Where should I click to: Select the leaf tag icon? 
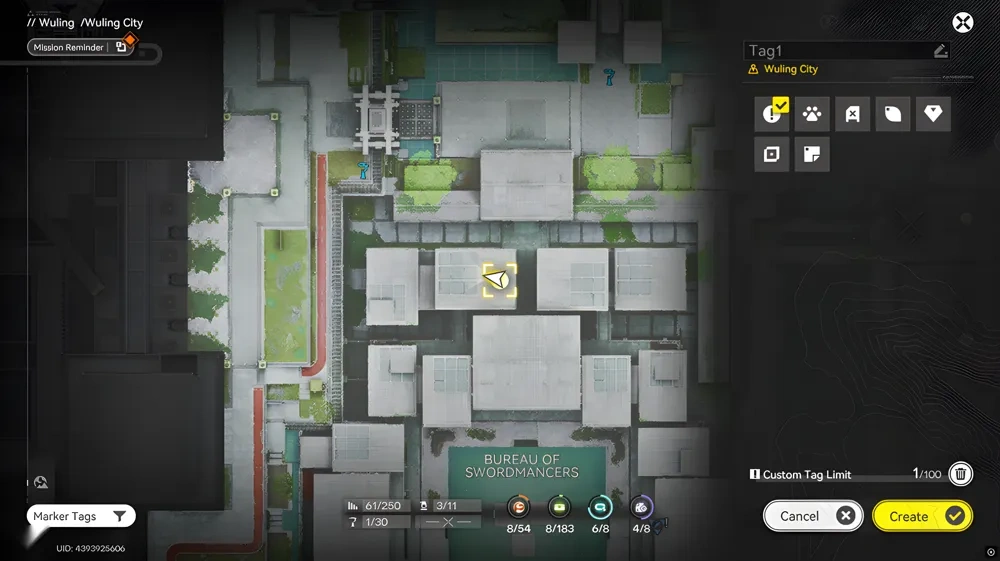893,114
